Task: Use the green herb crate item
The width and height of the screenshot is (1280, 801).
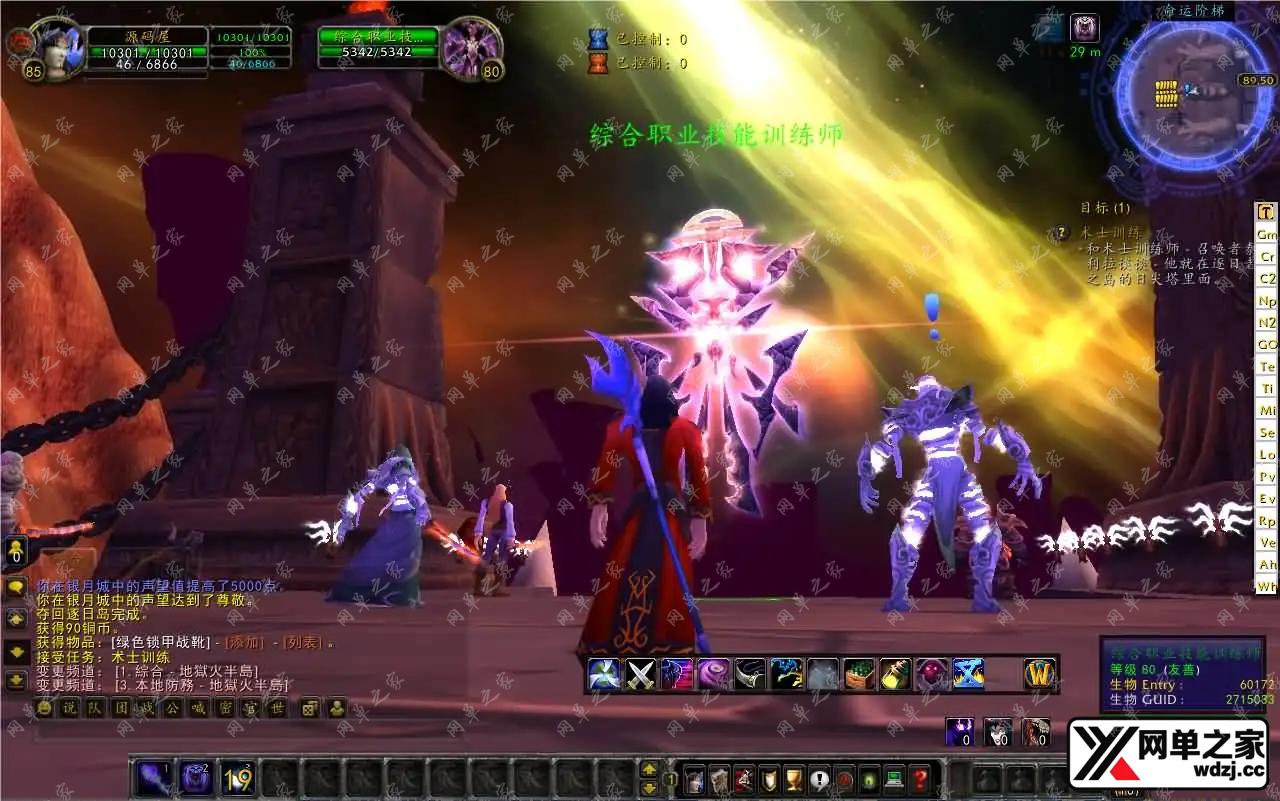Action: pyautogui.click(x=859, y=674)
